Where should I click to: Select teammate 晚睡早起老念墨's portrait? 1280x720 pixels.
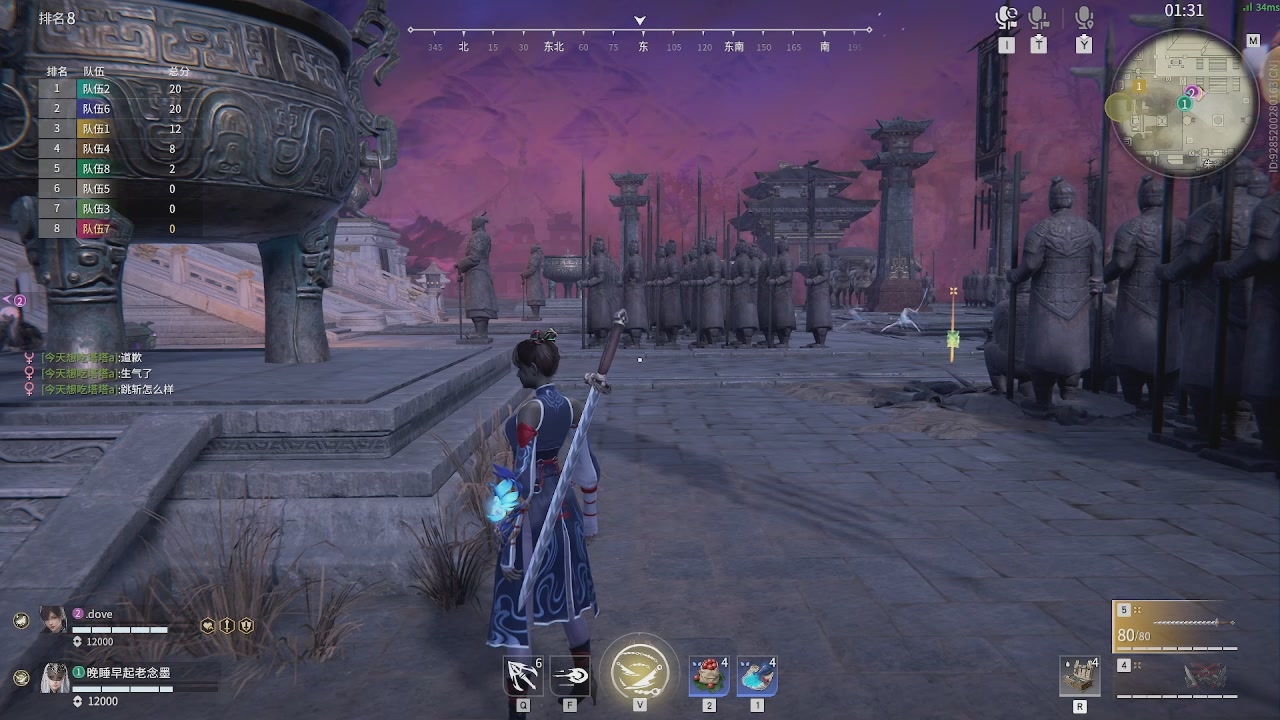click(54, 678)
